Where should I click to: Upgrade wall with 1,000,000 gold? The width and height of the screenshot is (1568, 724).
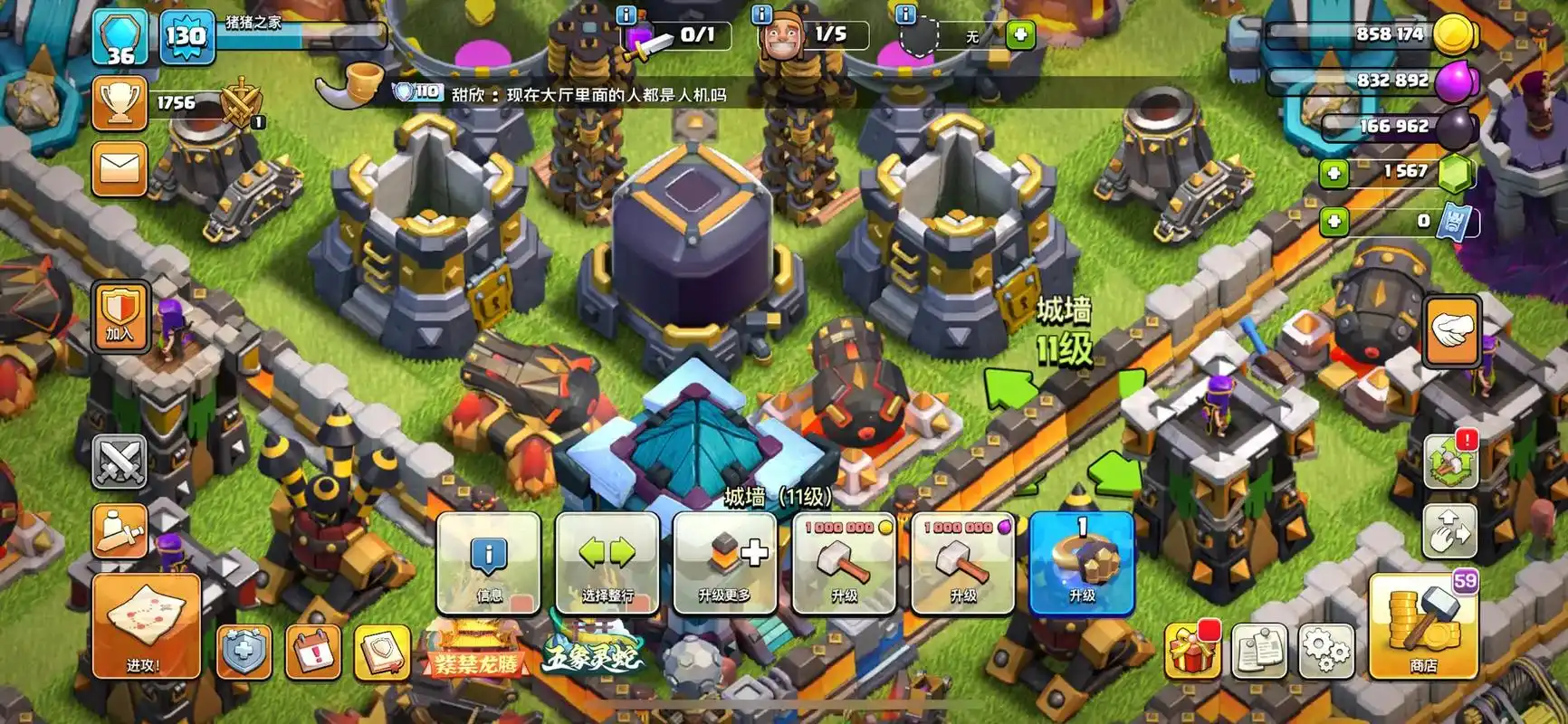click(844, 563)
